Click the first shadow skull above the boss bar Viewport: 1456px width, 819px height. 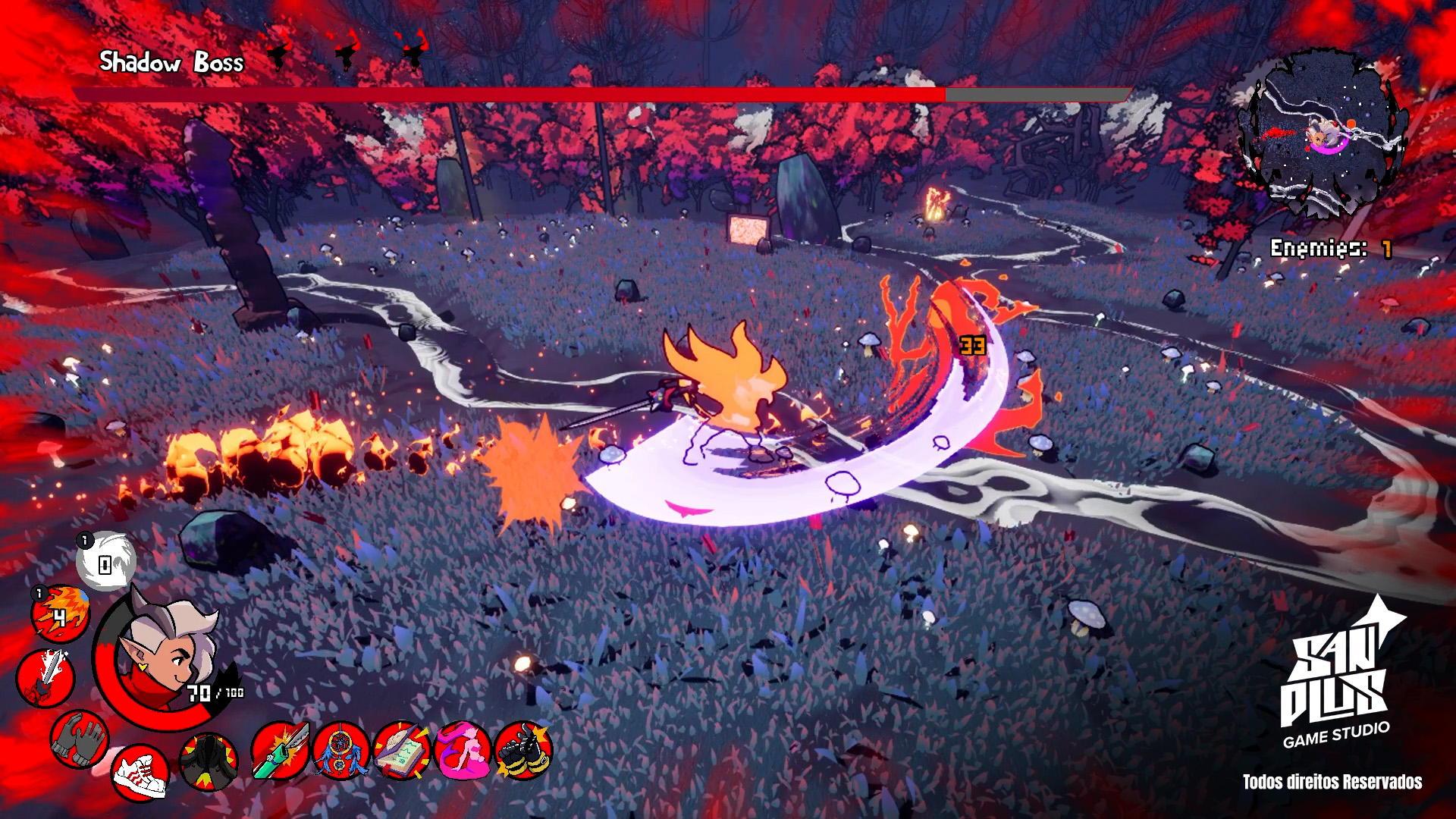point(281,52)
